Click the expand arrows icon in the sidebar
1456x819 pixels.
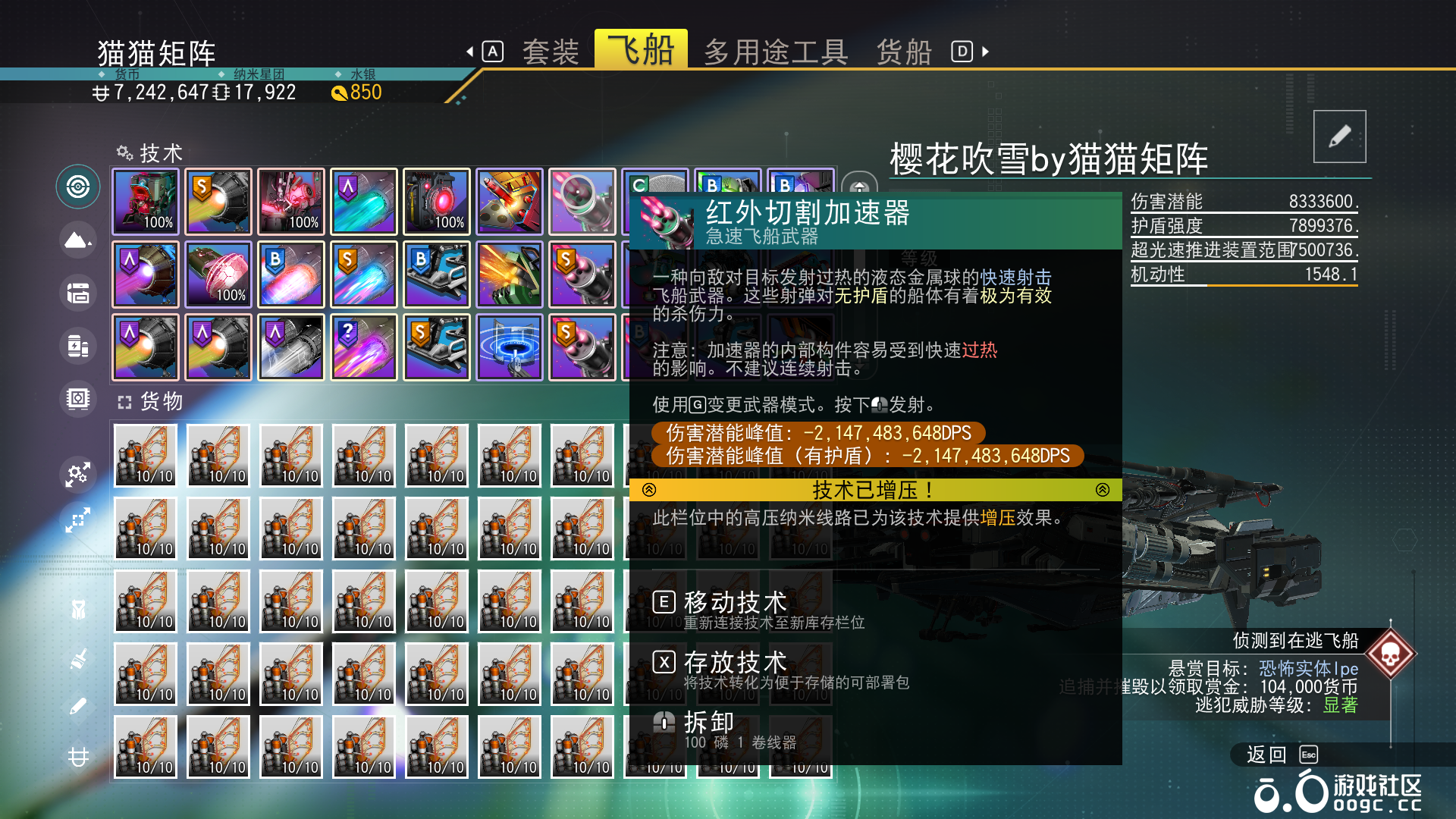click(x=77, y=520)
